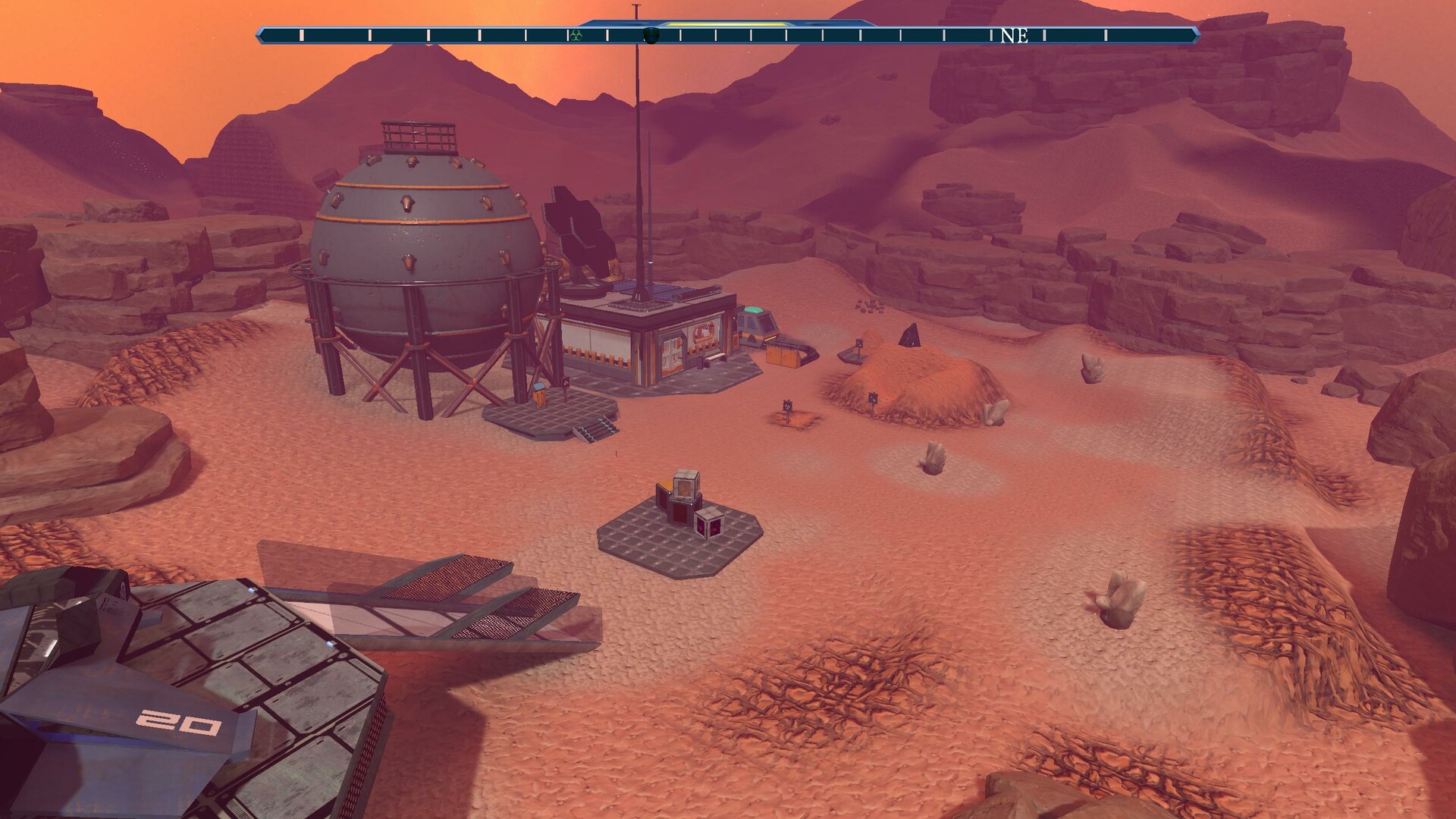
Task: Toggle the green-glass canopy of the parked rover
Action: [752, 309]
